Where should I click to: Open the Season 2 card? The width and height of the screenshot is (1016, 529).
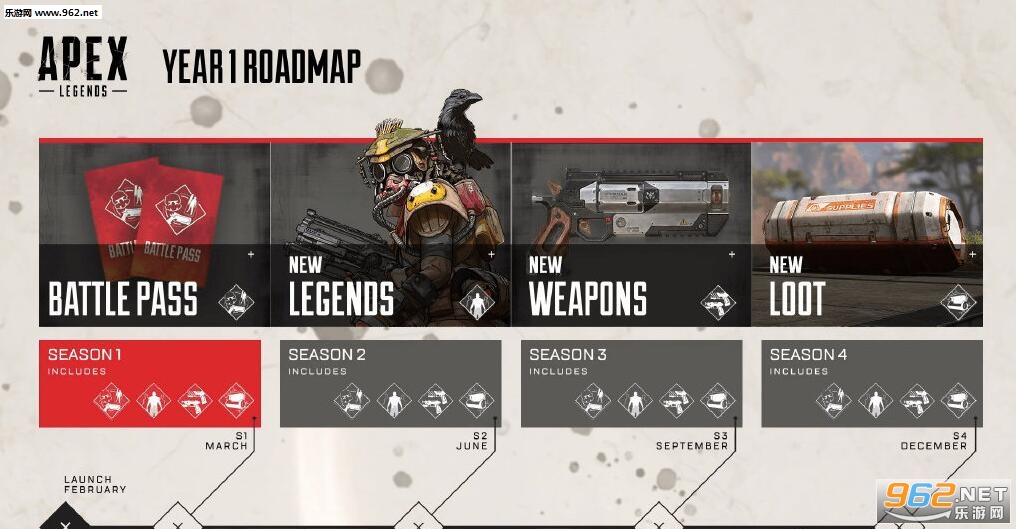click(x=389, y=383)
